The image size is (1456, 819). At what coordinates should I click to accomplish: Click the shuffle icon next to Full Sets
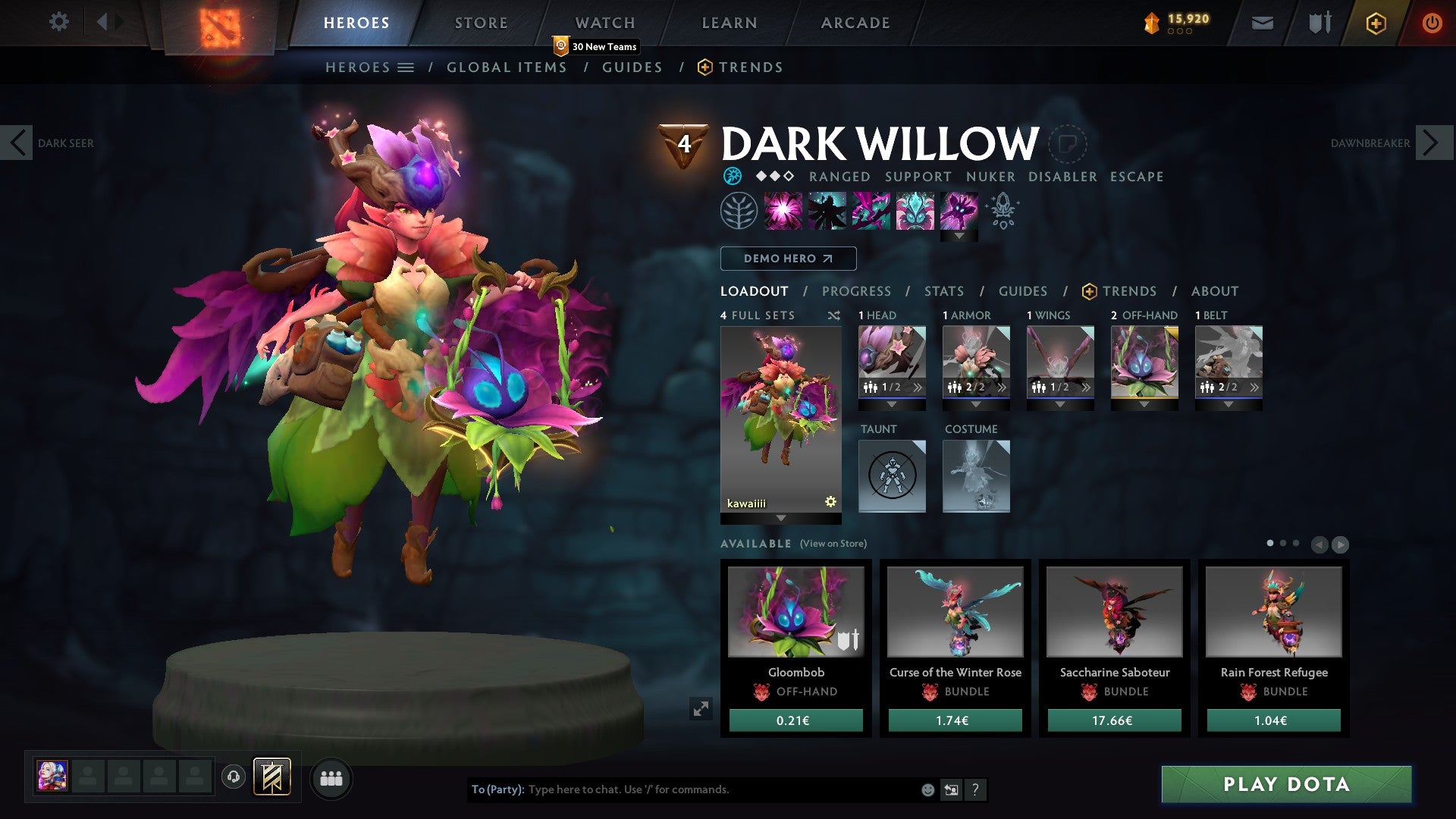(834, 315)
